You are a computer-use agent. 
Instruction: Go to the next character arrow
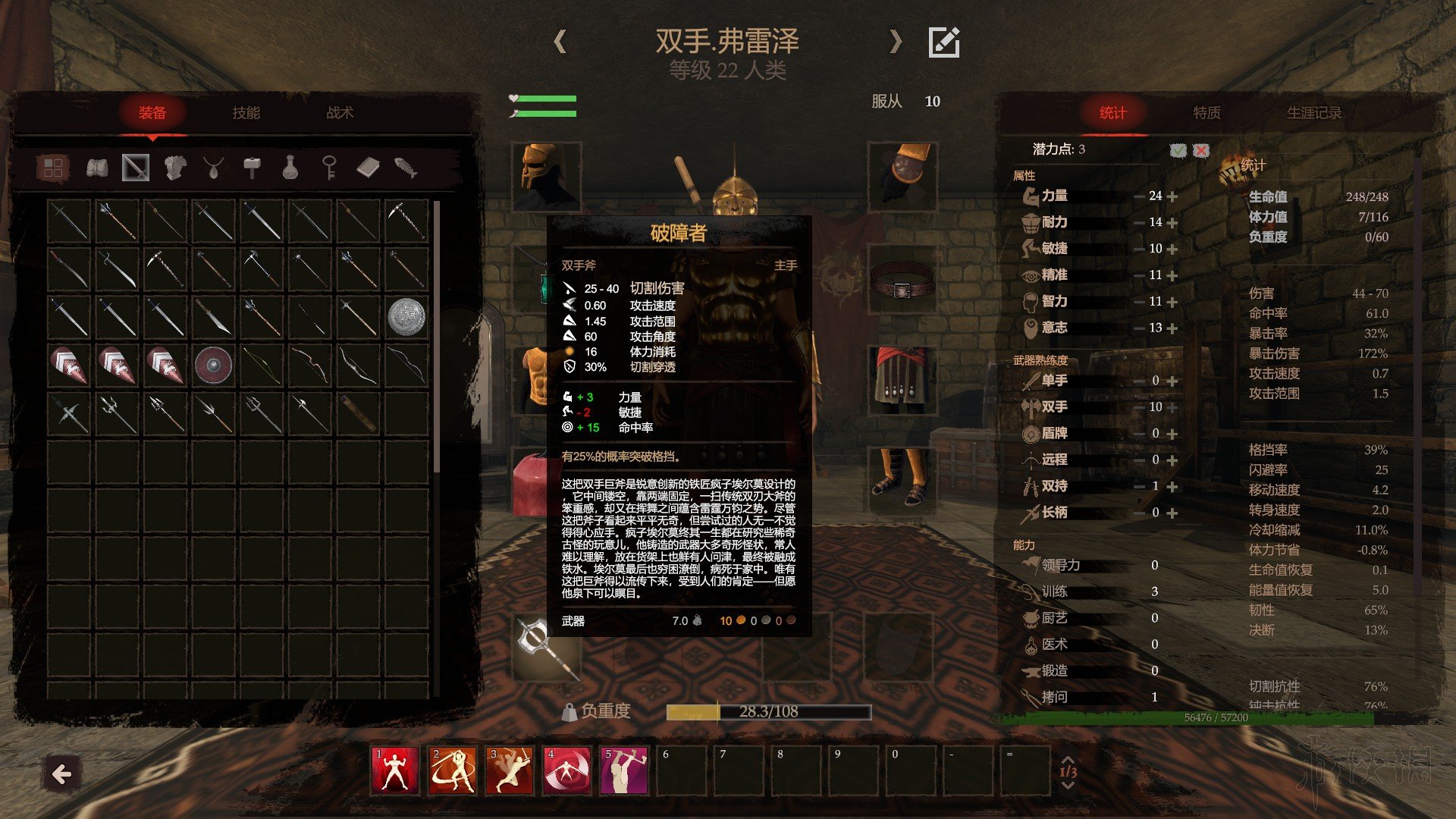click(x=896, y=41)
